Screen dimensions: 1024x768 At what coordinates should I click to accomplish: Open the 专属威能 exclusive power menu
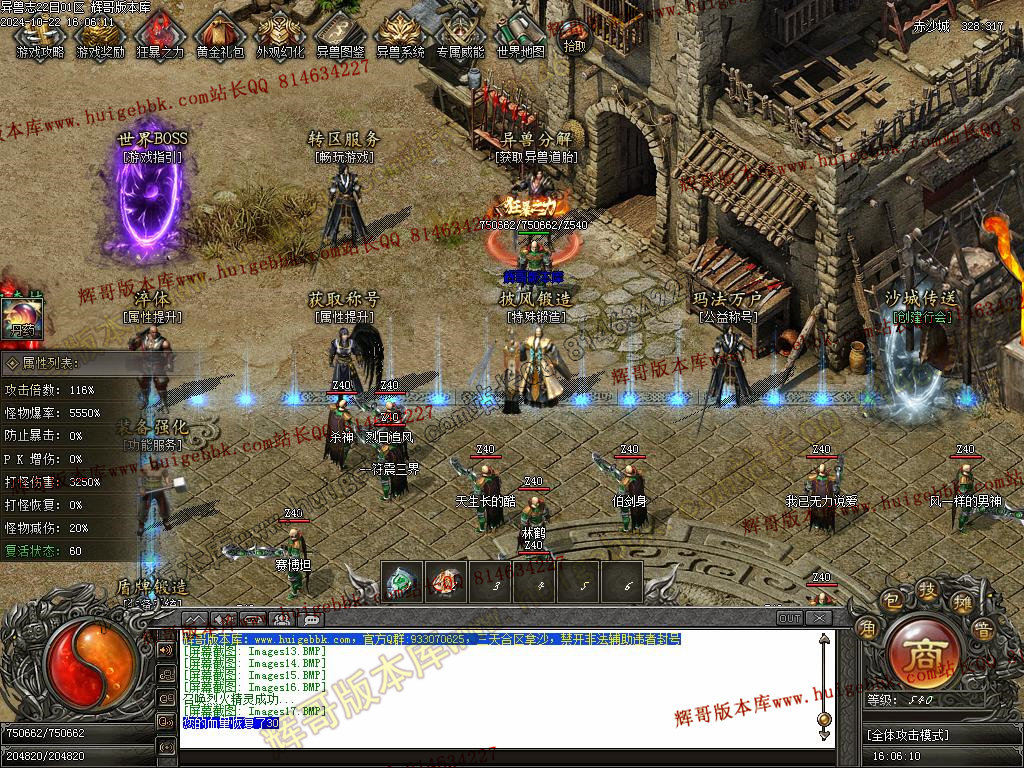[460, 35]
